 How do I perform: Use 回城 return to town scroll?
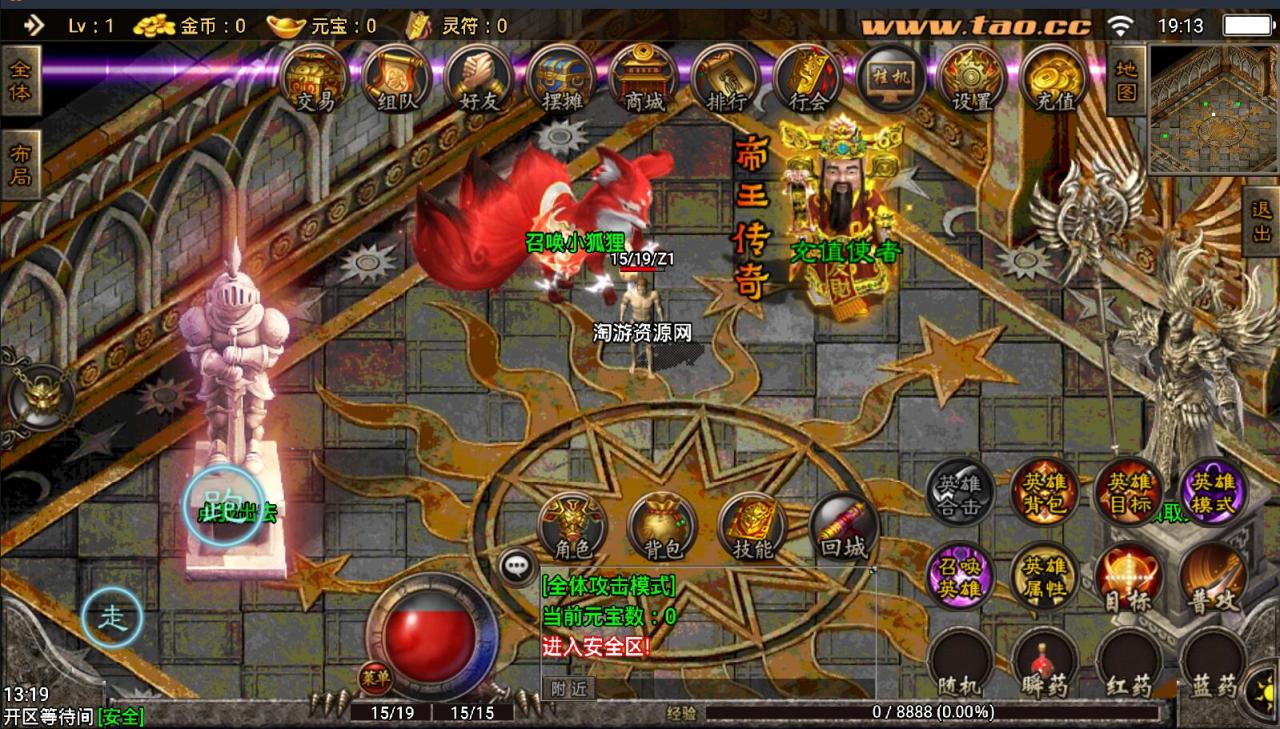[x=843, y=528]
